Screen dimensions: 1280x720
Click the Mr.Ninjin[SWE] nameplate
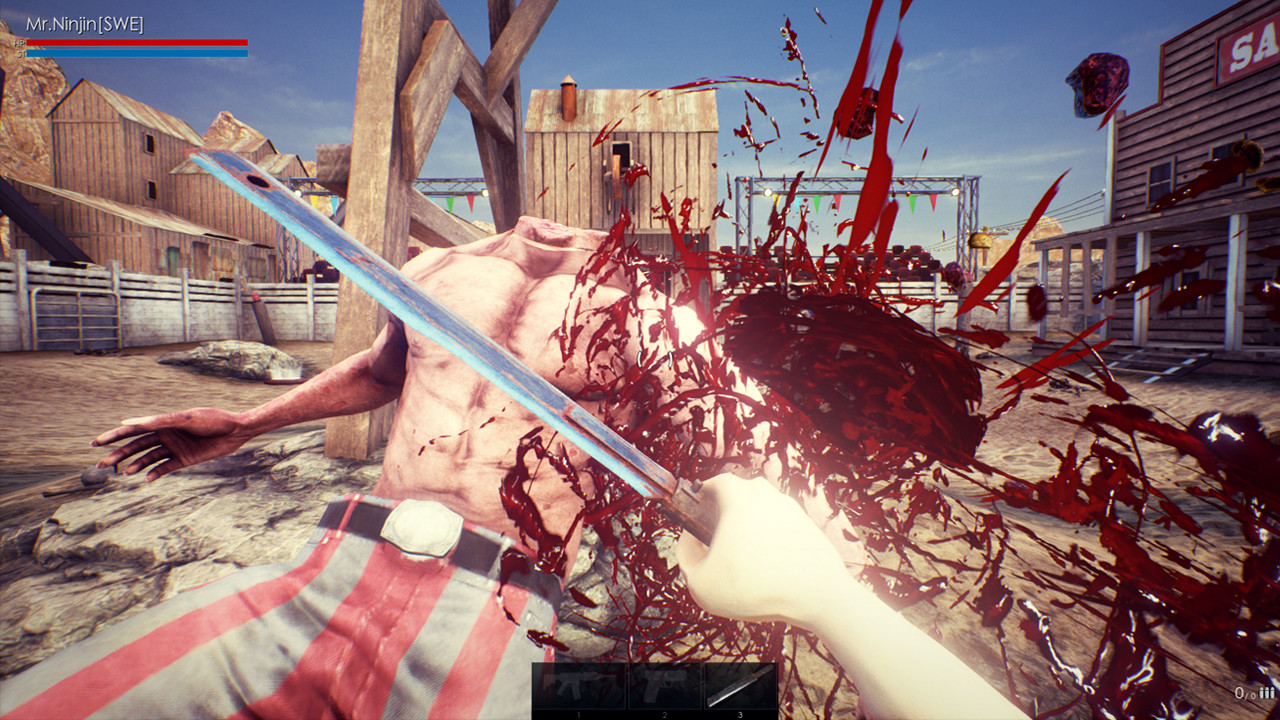85,22
